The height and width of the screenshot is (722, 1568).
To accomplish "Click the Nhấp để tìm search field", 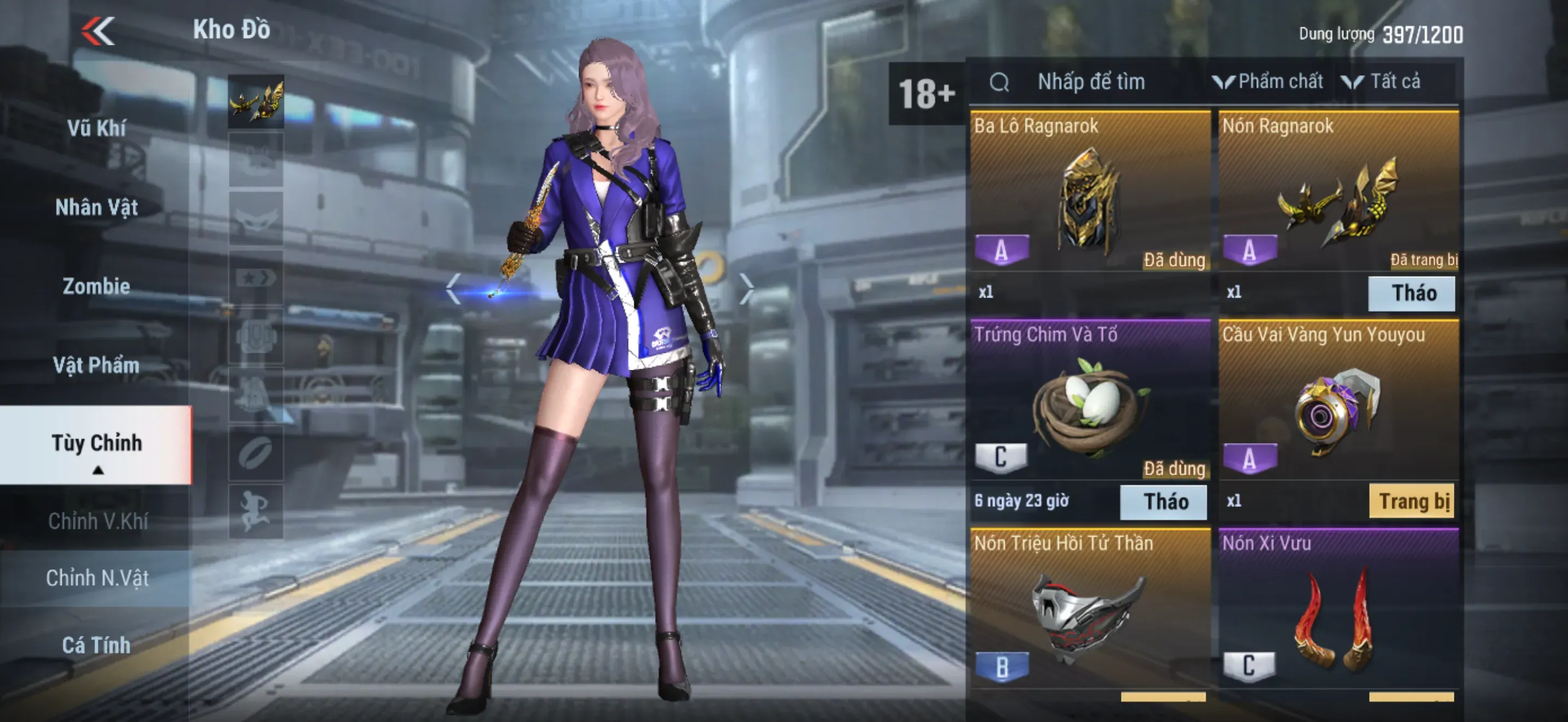I will pos(1091,81).
